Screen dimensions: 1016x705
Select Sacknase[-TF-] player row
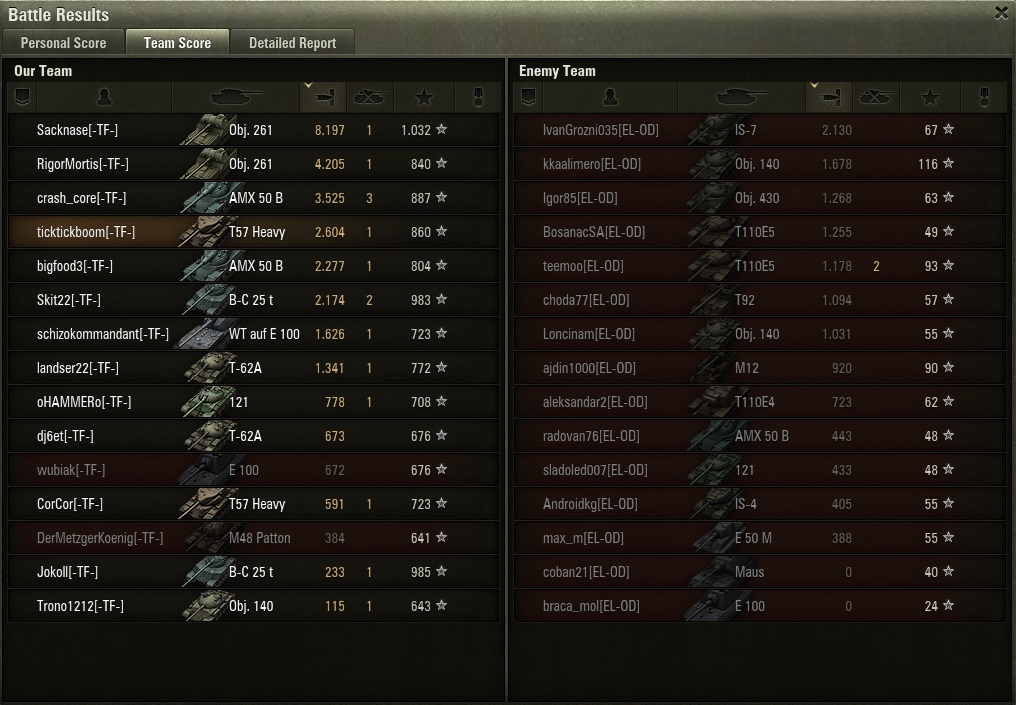point(252,130)
